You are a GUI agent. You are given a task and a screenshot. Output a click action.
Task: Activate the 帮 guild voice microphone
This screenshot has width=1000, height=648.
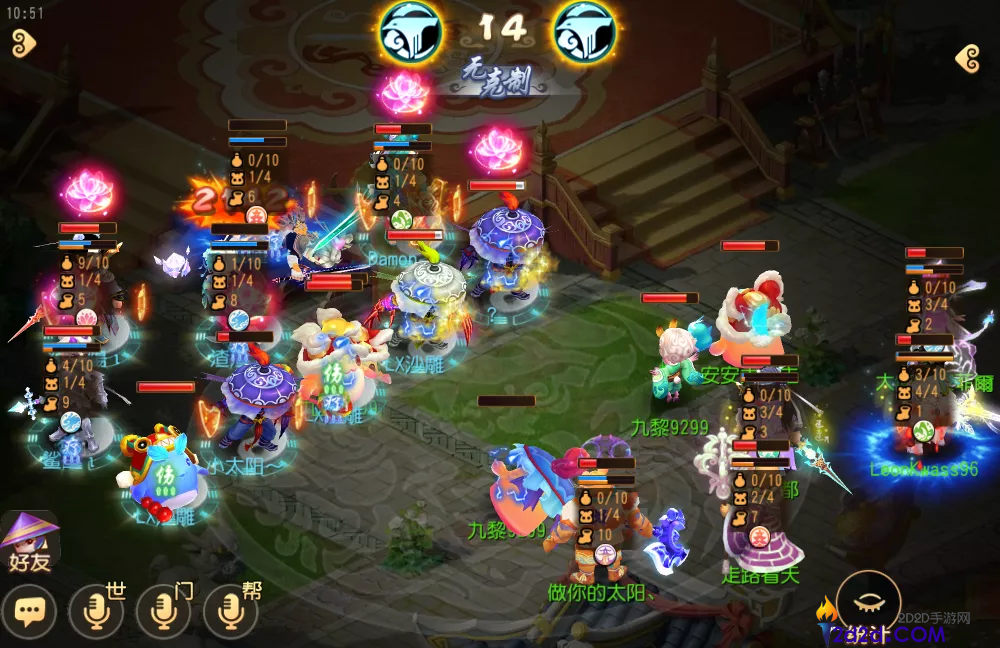[x=230, y=610]
